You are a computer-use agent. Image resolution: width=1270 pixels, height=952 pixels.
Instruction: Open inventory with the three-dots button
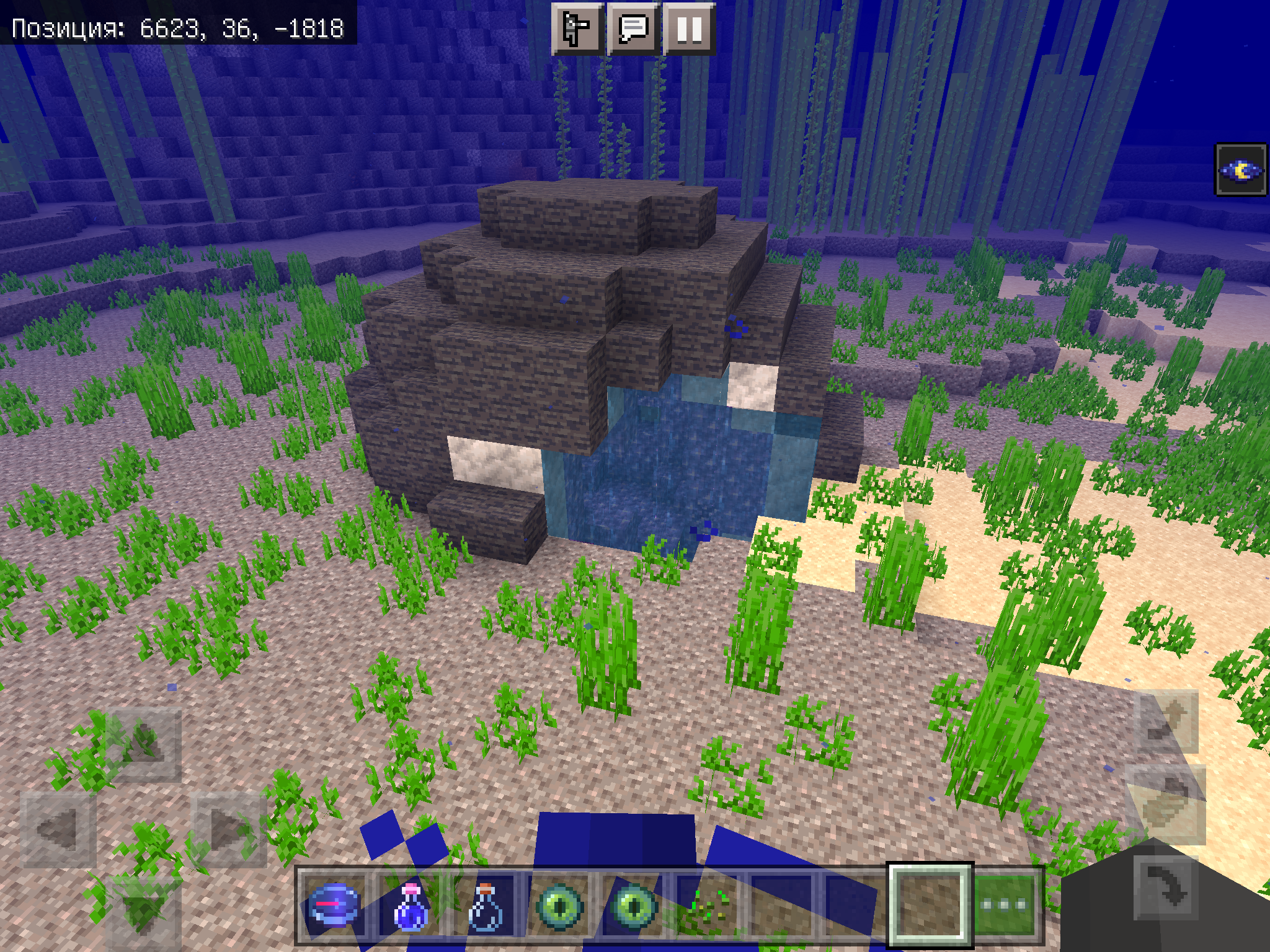(x=1006, y=905)
